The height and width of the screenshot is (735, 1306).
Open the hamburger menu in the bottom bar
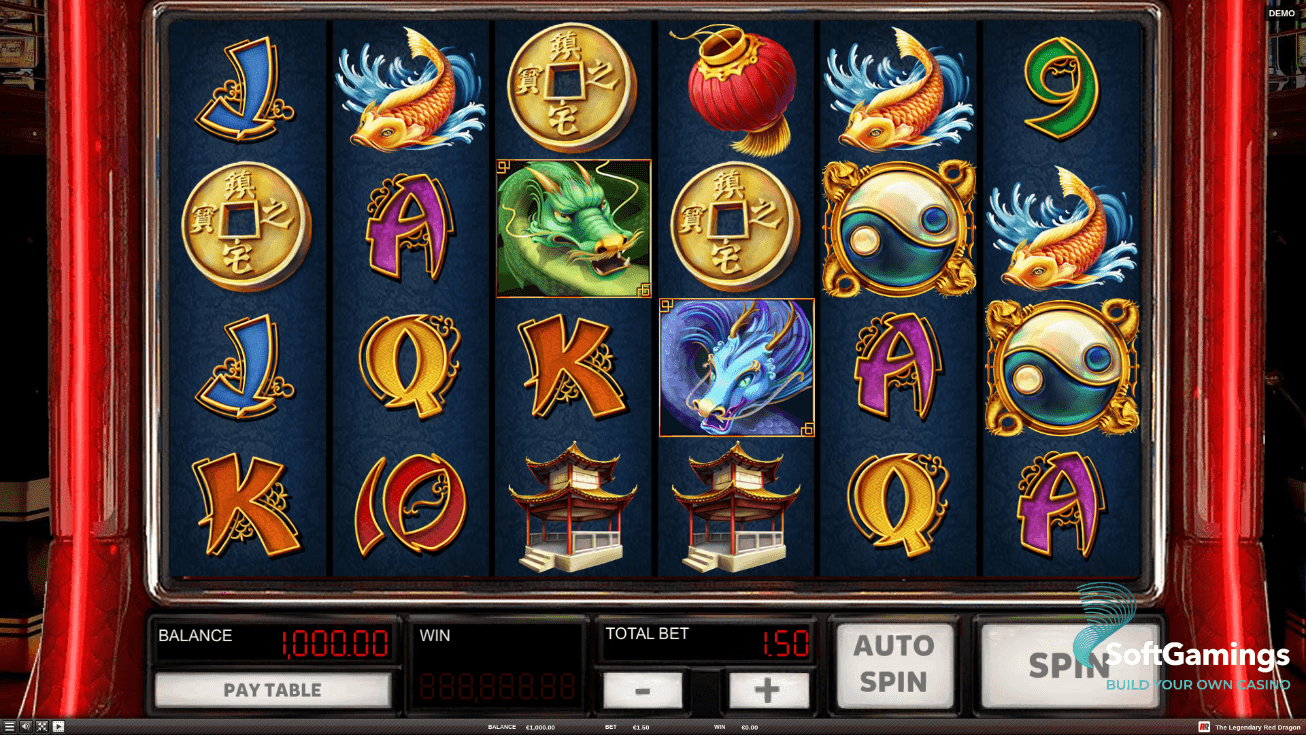[x=8, y=727]
